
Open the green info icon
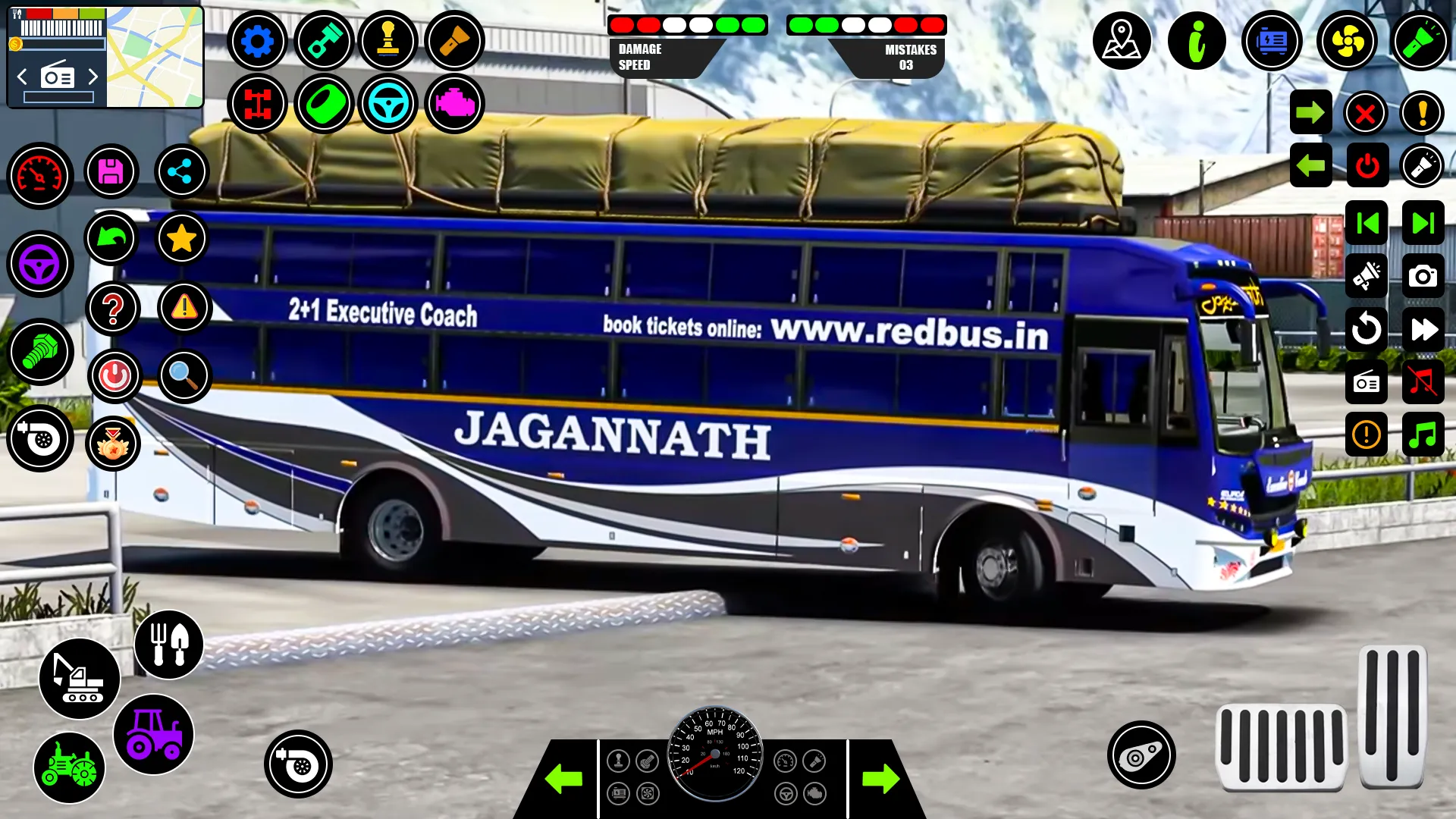click(x=1197, y=41)
